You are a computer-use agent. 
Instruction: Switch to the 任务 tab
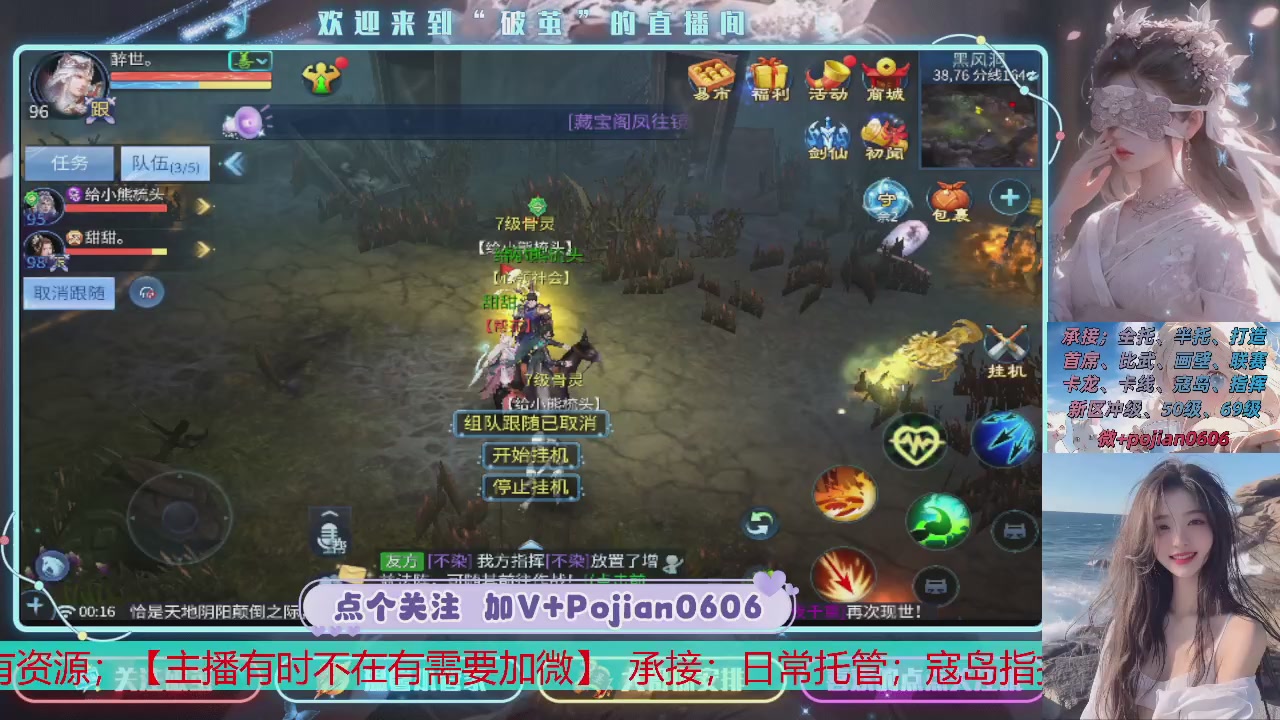pyautogui.click(x=69, y=163)
